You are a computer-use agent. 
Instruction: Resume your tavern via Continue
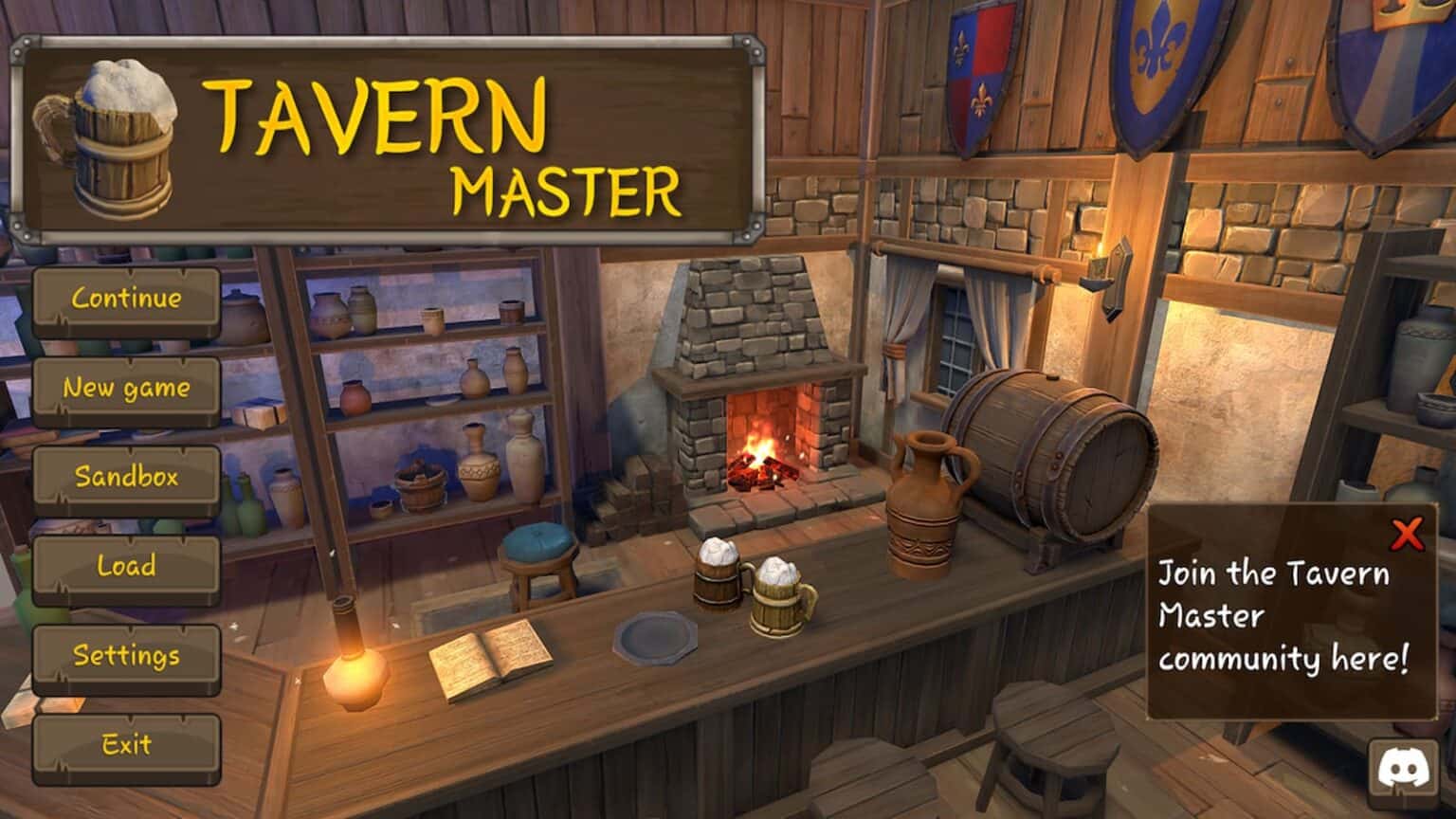(126, 299)
